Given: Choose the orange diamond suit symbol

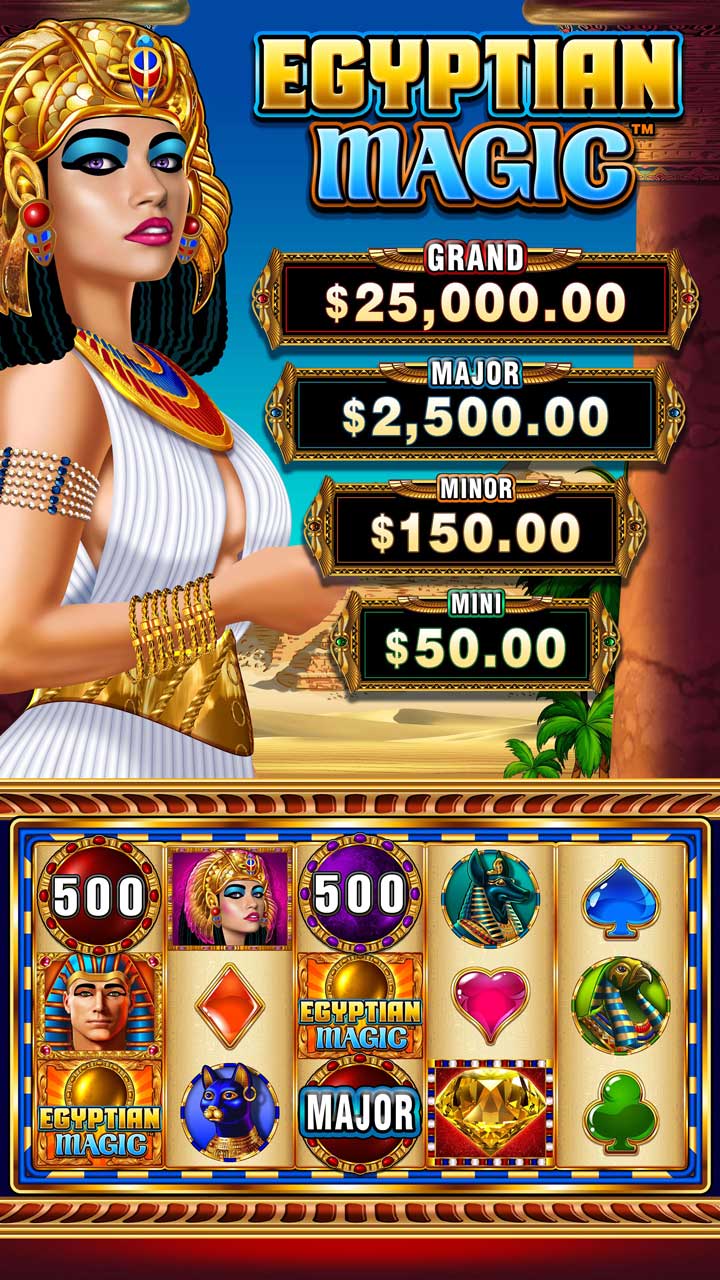Looking at the screenshot, I should (230, 1005).
